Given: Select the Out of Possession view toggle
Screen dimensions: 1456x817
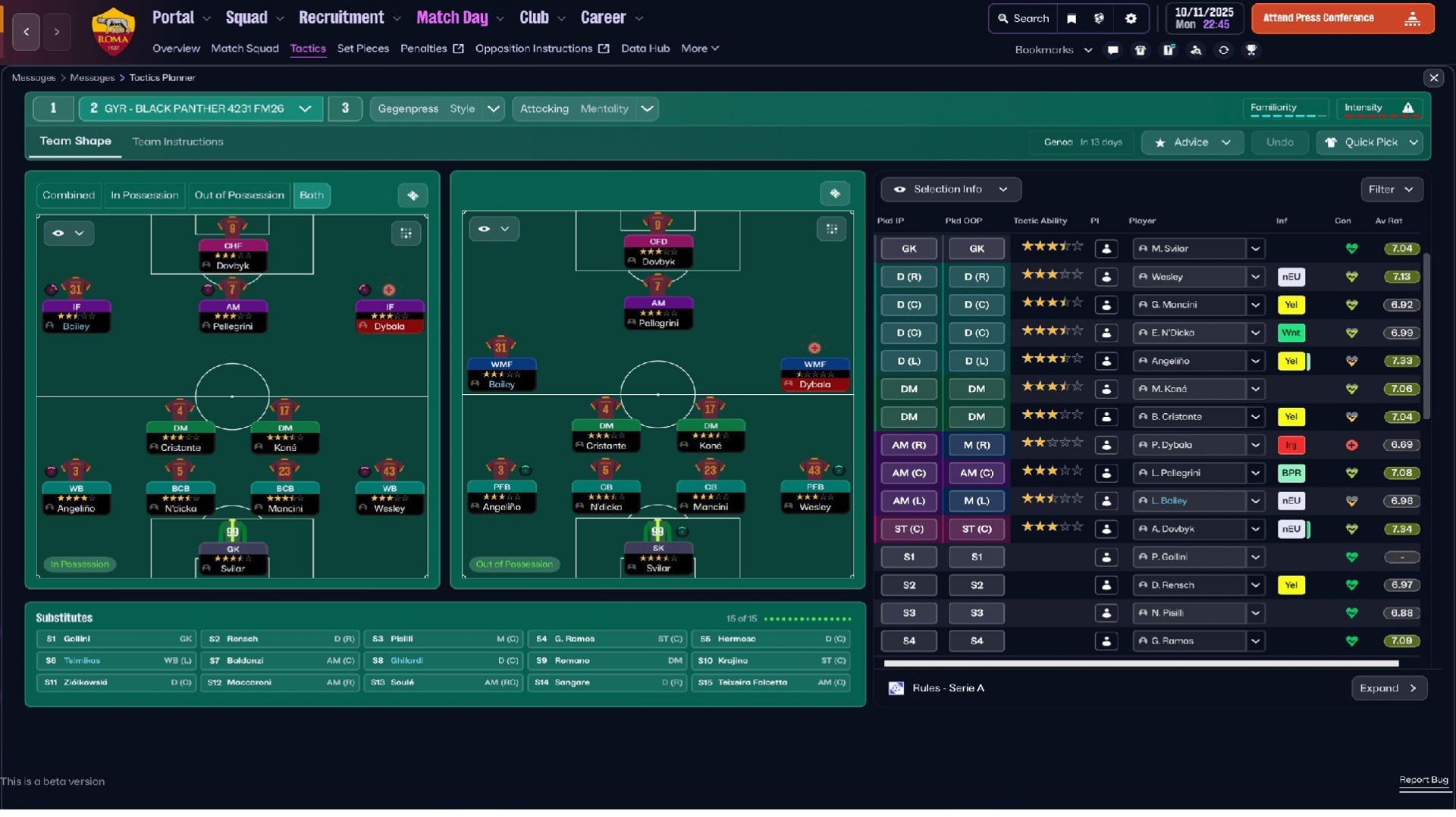Looking at the screenshot, I should click(238, 195).
